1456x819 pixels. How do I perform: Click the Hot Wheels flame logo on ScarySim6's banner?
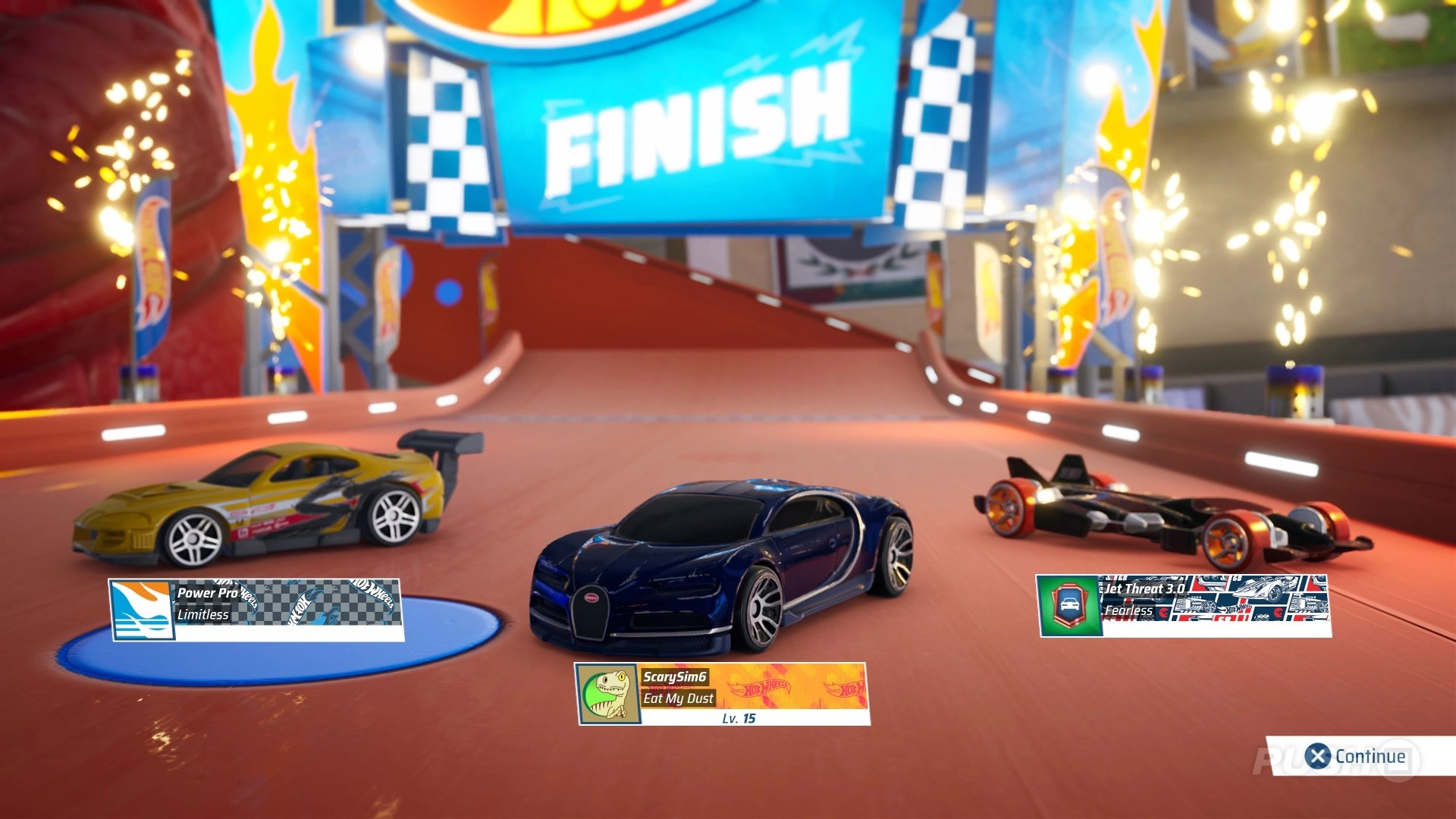pyautogui.click(x=758, y=686)
